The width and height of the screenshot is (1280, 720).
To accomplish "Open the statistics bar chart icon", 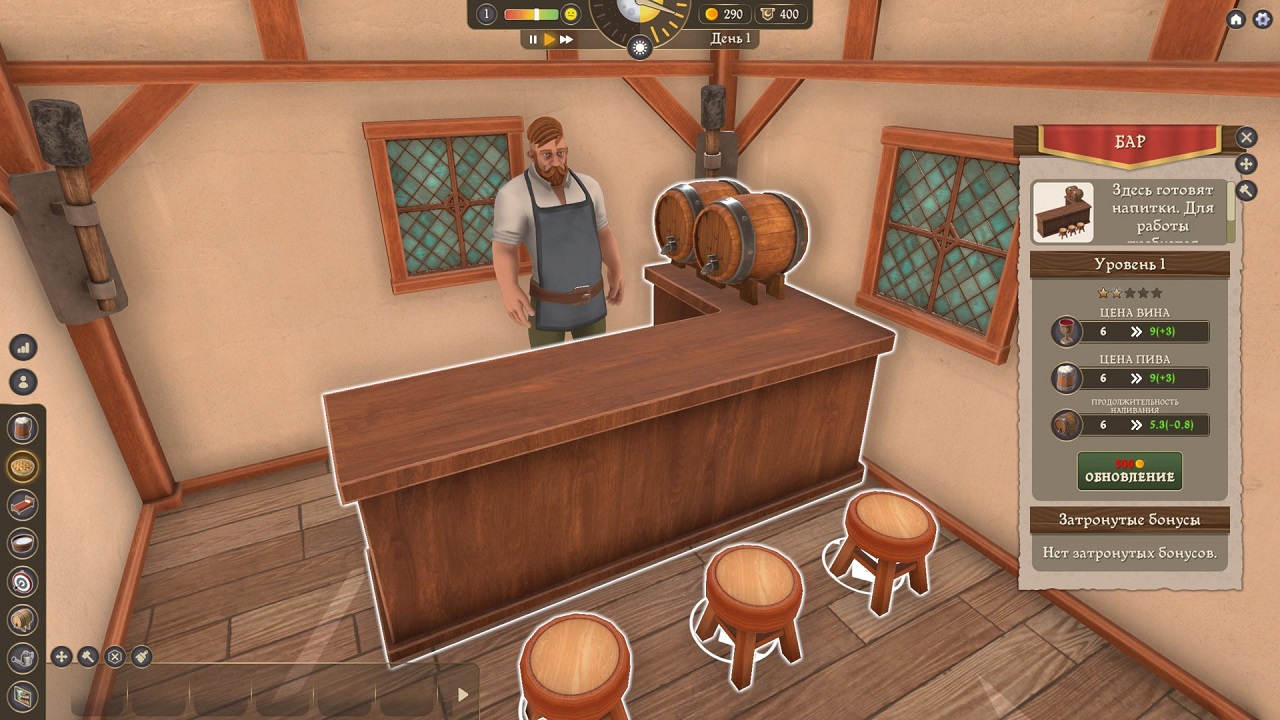I will pyautogui.click(x=23, y=347).
